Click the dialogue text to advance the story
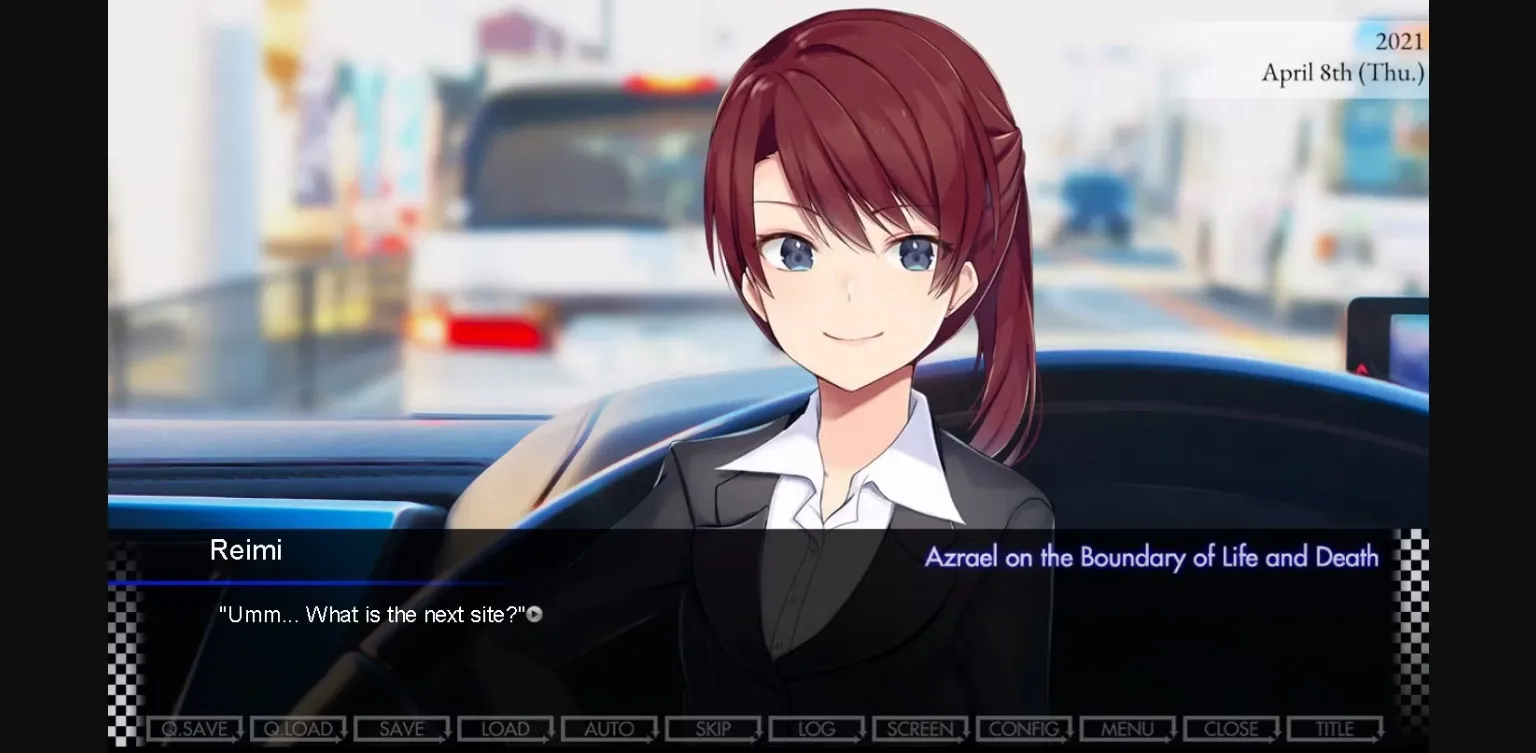 point(370,614)
